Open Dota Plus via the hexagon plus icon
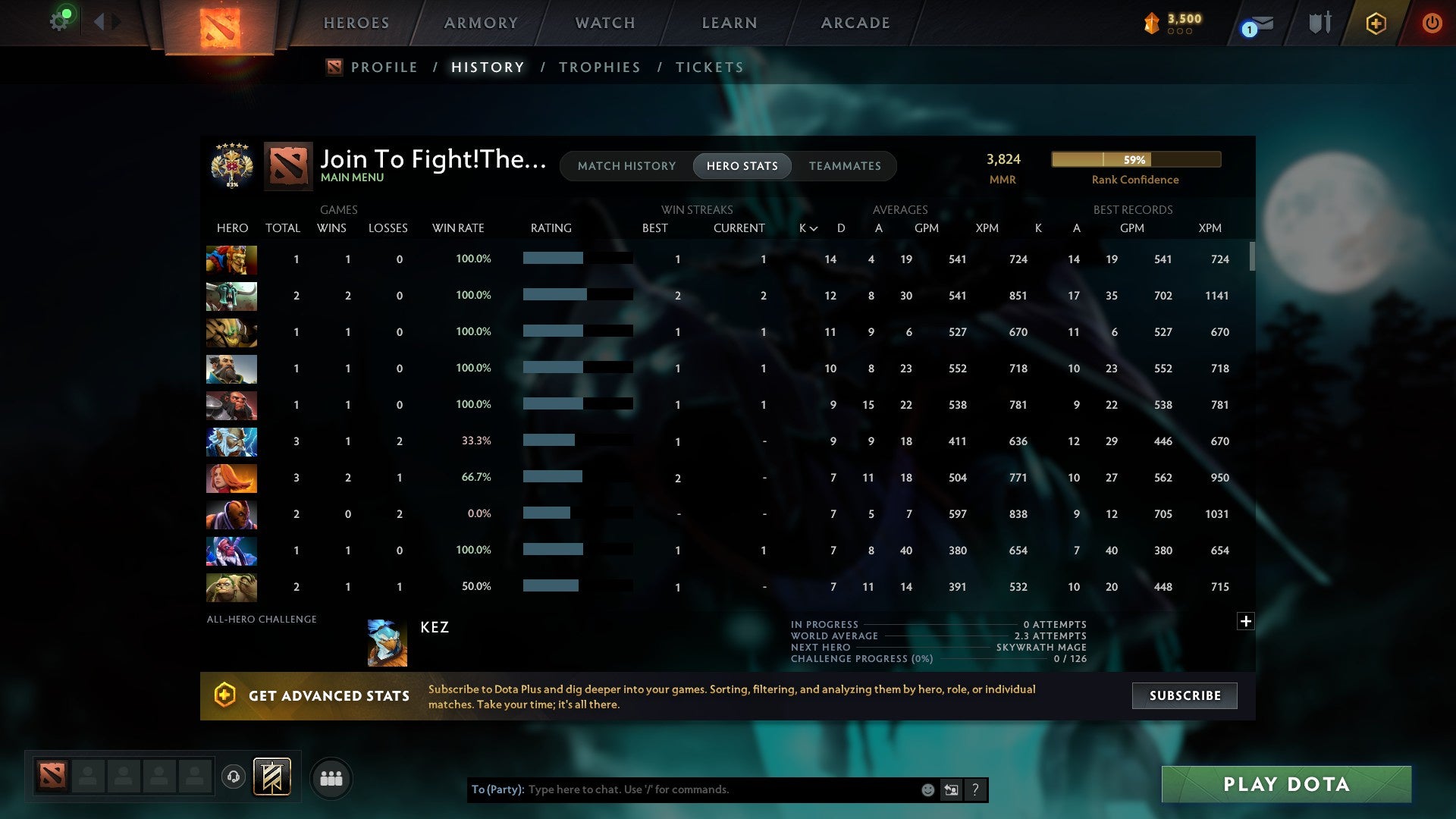 click(1376, 23)
